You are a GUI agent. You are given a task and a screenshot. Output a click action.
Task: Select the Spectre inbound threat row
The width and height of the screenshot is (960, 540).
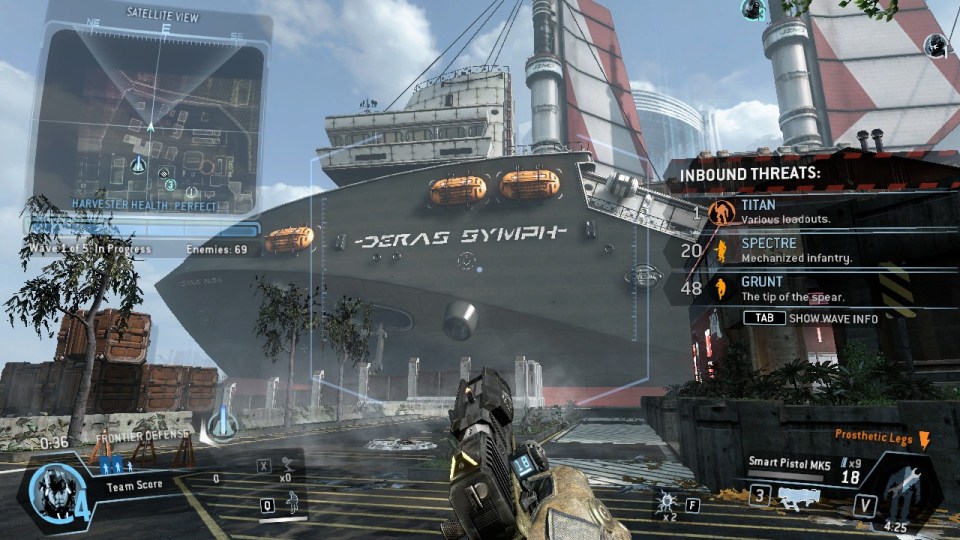[x=800, y=249]
